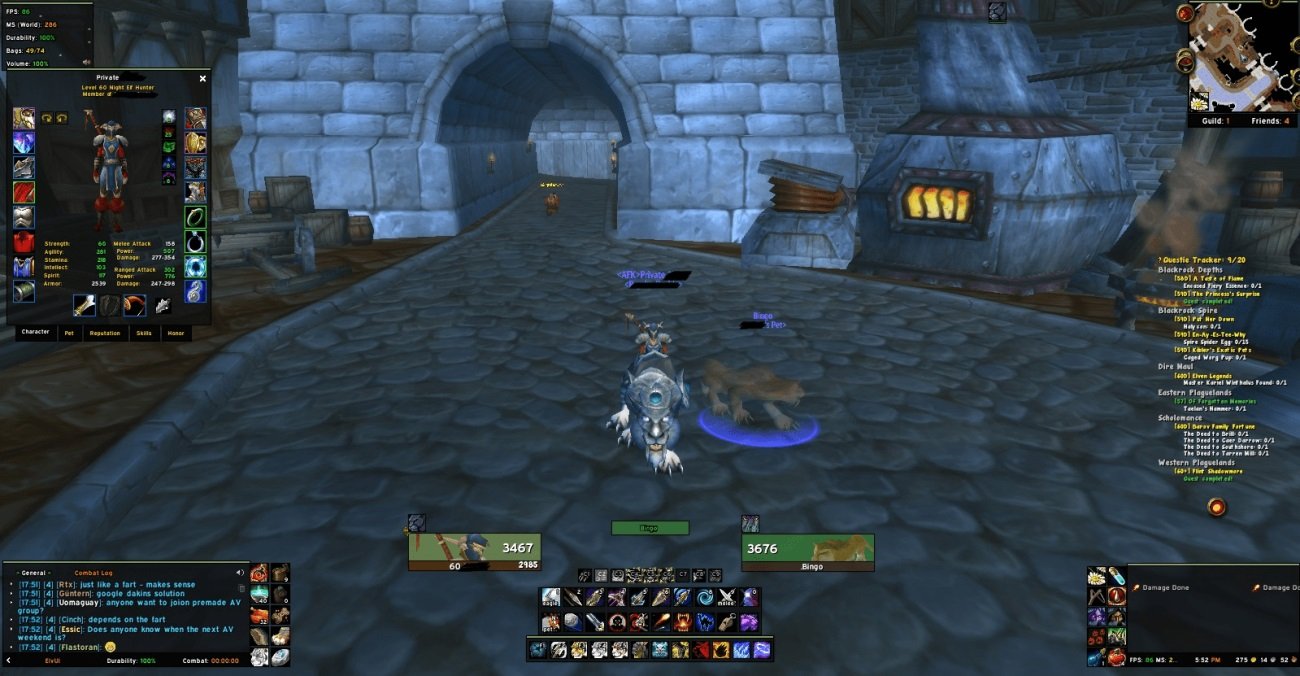Use the Hearthstone icon by the chat
The image size is (1300, 676).
[281, 657]
